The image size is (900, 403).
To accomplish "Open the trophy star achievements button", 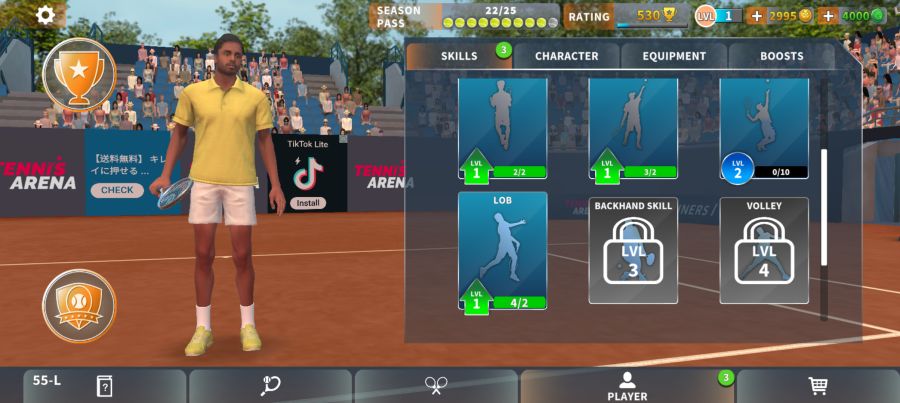I will pyautogui.click(x=79, y=73).
